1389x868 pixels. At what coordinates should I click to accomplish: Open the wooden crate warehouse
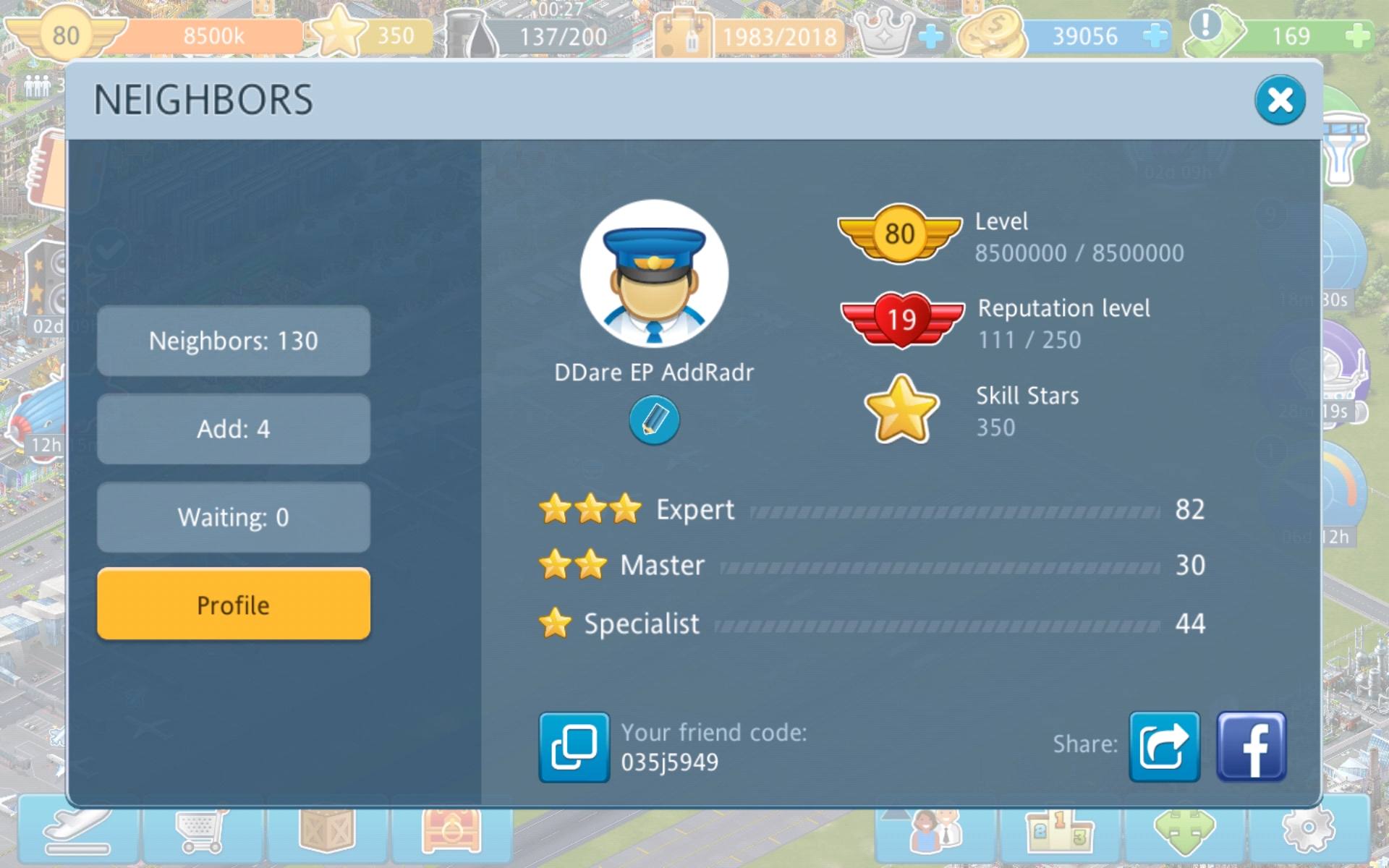pos(327,830)
